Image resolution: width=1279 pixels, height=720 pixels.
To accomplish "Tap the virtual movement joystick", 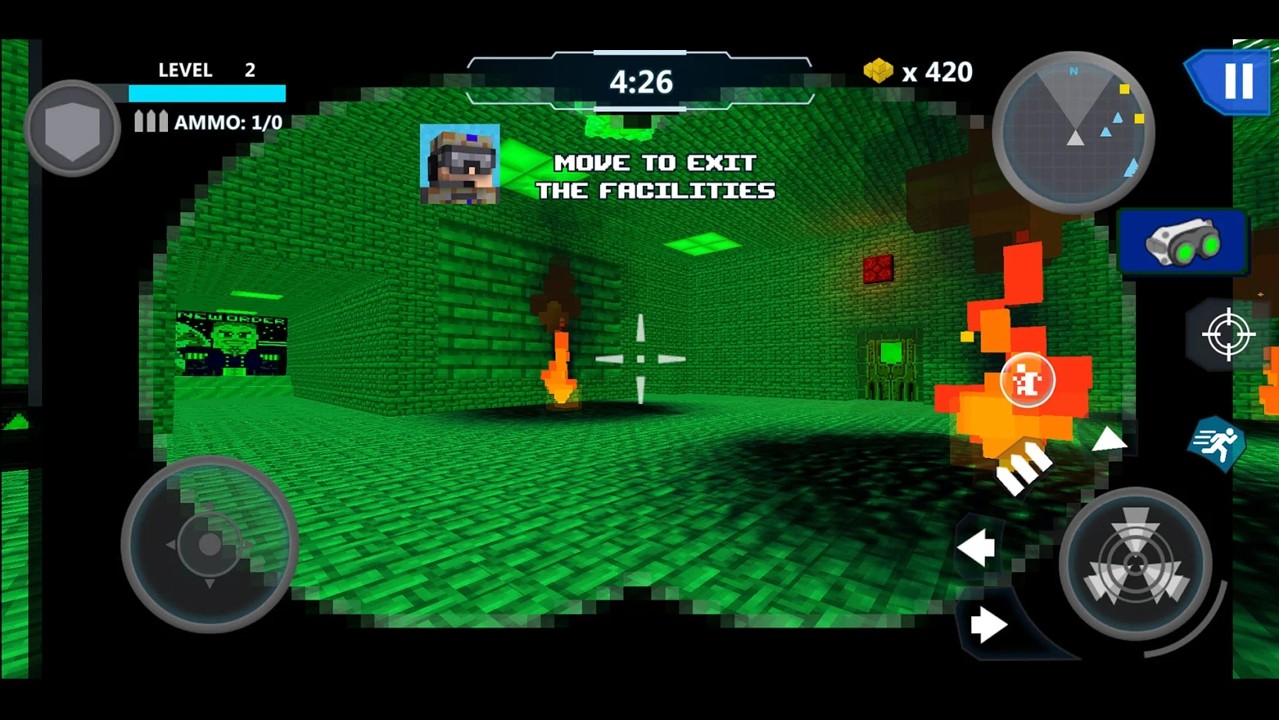I will coord(209,545).
